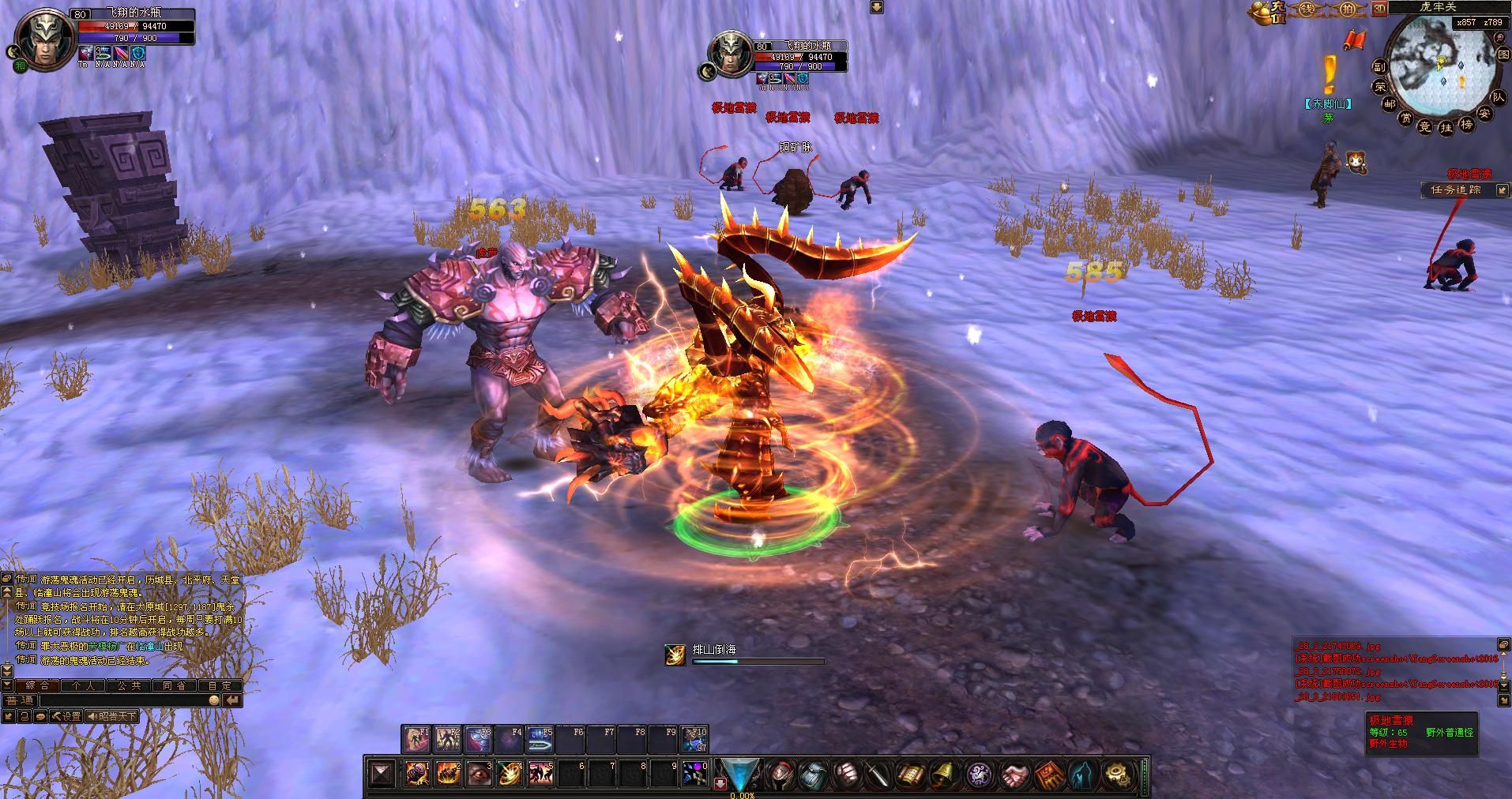
Task: Open the handshake social icon
Action: (x=1012, y=775)
